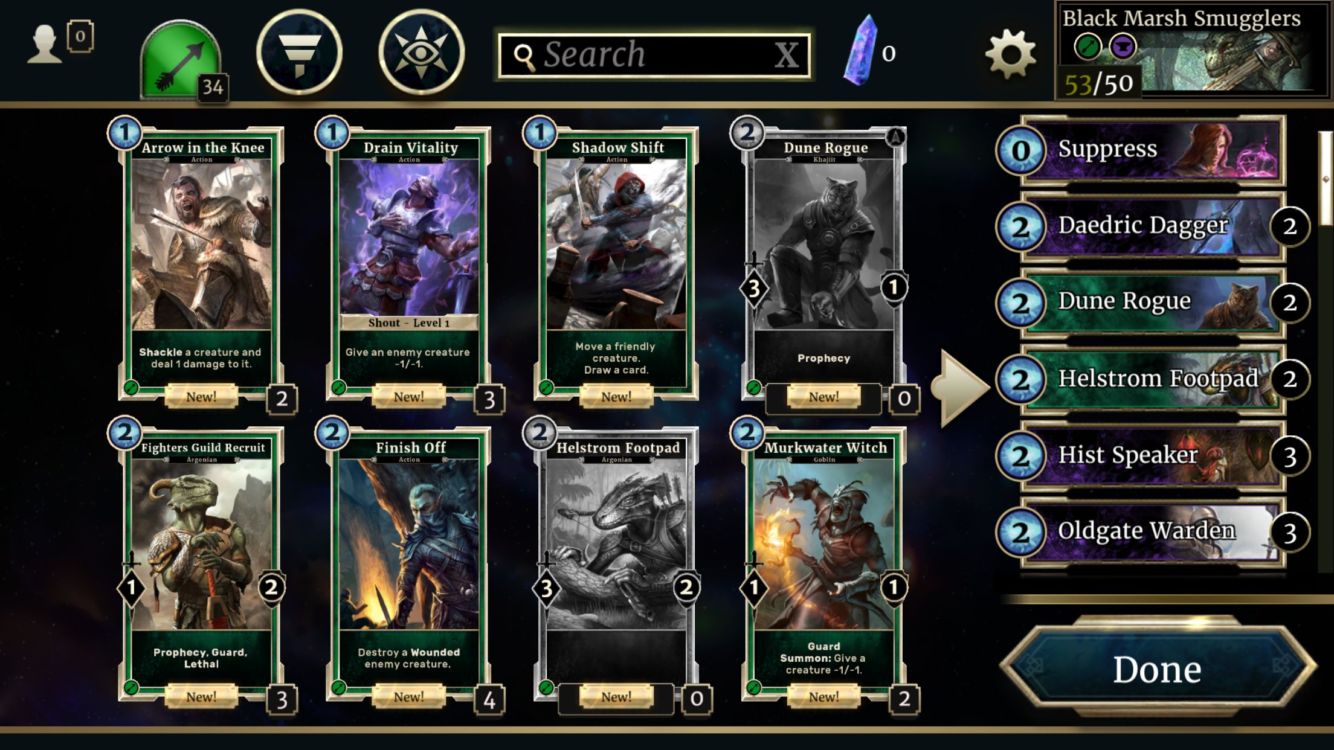
Task: Open the eye-star advanced filter
Action: (x=421, y=52)
